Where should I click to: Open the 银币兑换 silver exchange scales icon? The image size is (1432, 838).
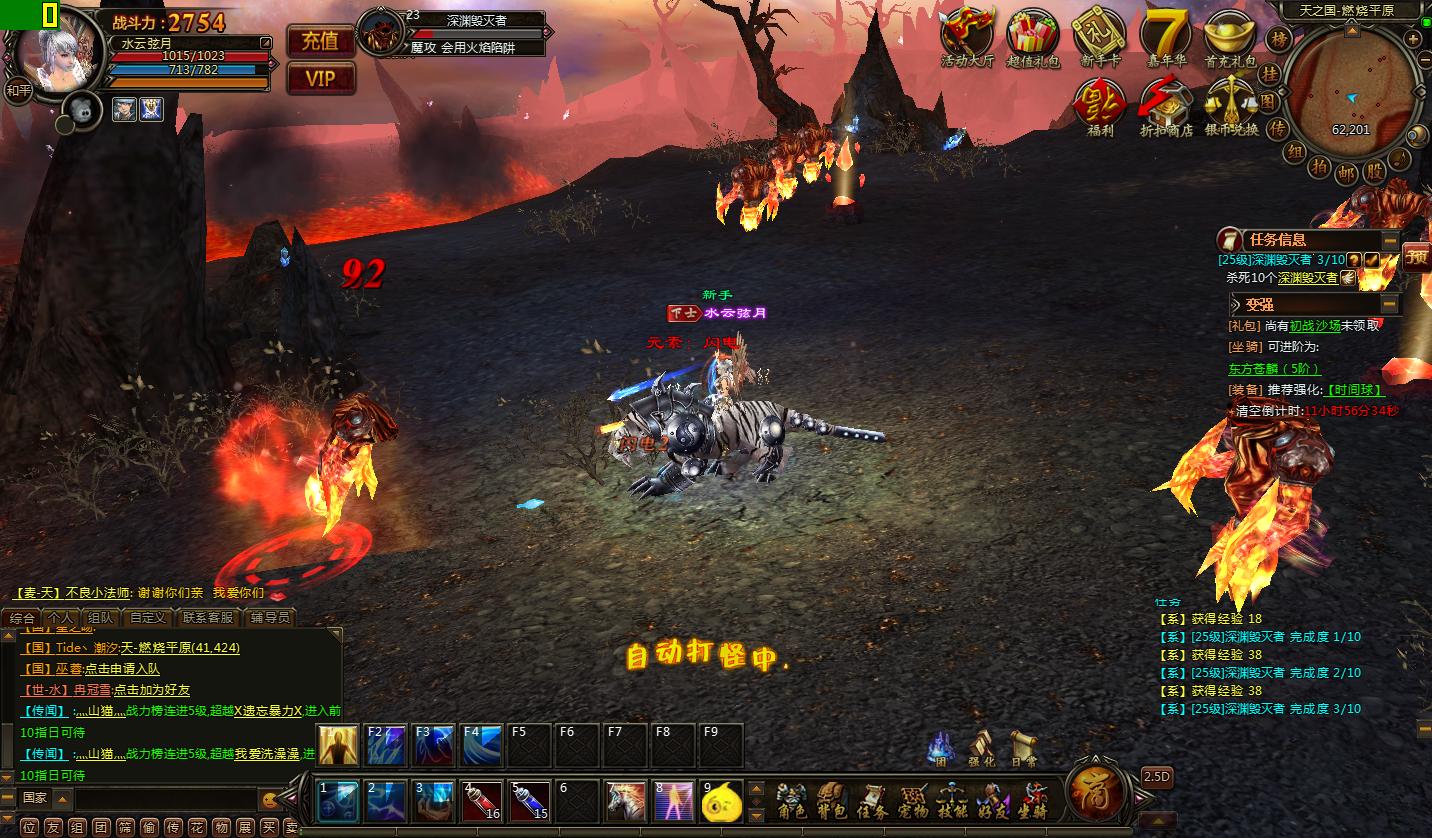click(1231, 106)
